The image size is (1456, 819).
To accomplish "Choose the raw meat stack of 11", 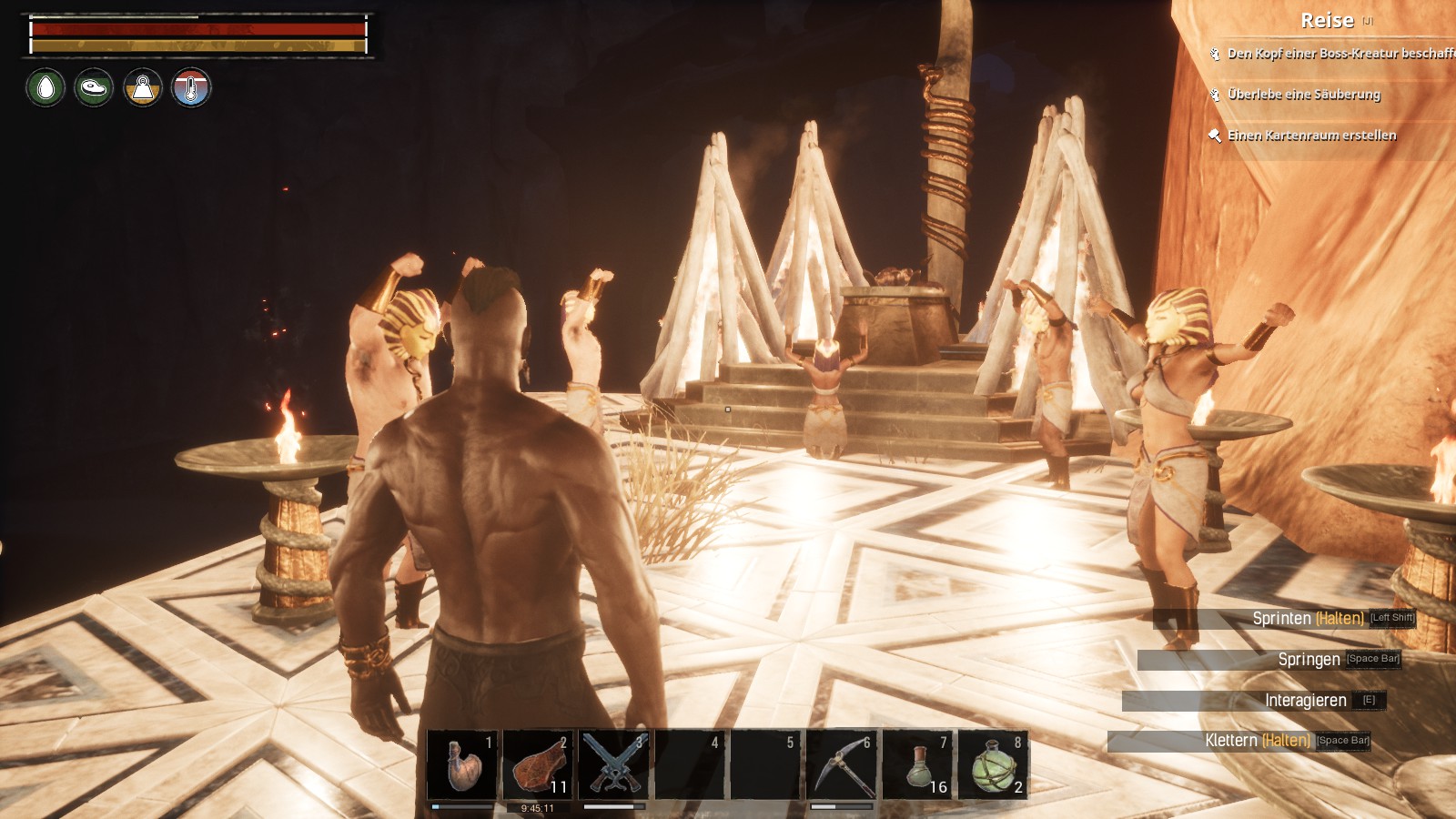I will point(538,764).
